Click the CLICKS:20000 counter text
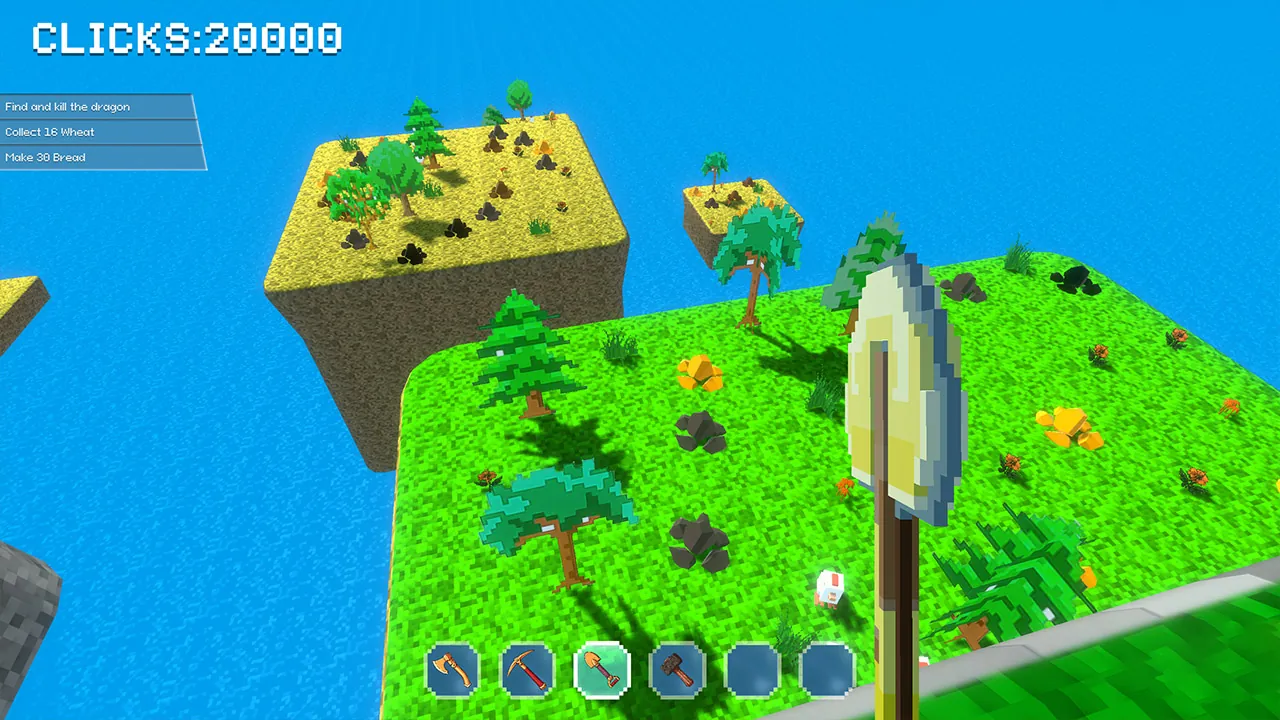1280x720 pixels. (x=185, y=38)
